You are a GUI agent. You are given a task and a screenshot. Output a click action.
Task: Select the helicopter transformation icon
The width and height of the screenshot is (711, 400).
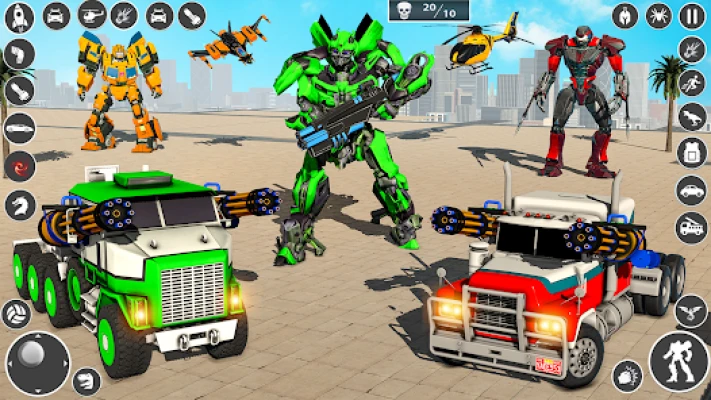click(x=92, y=15)
